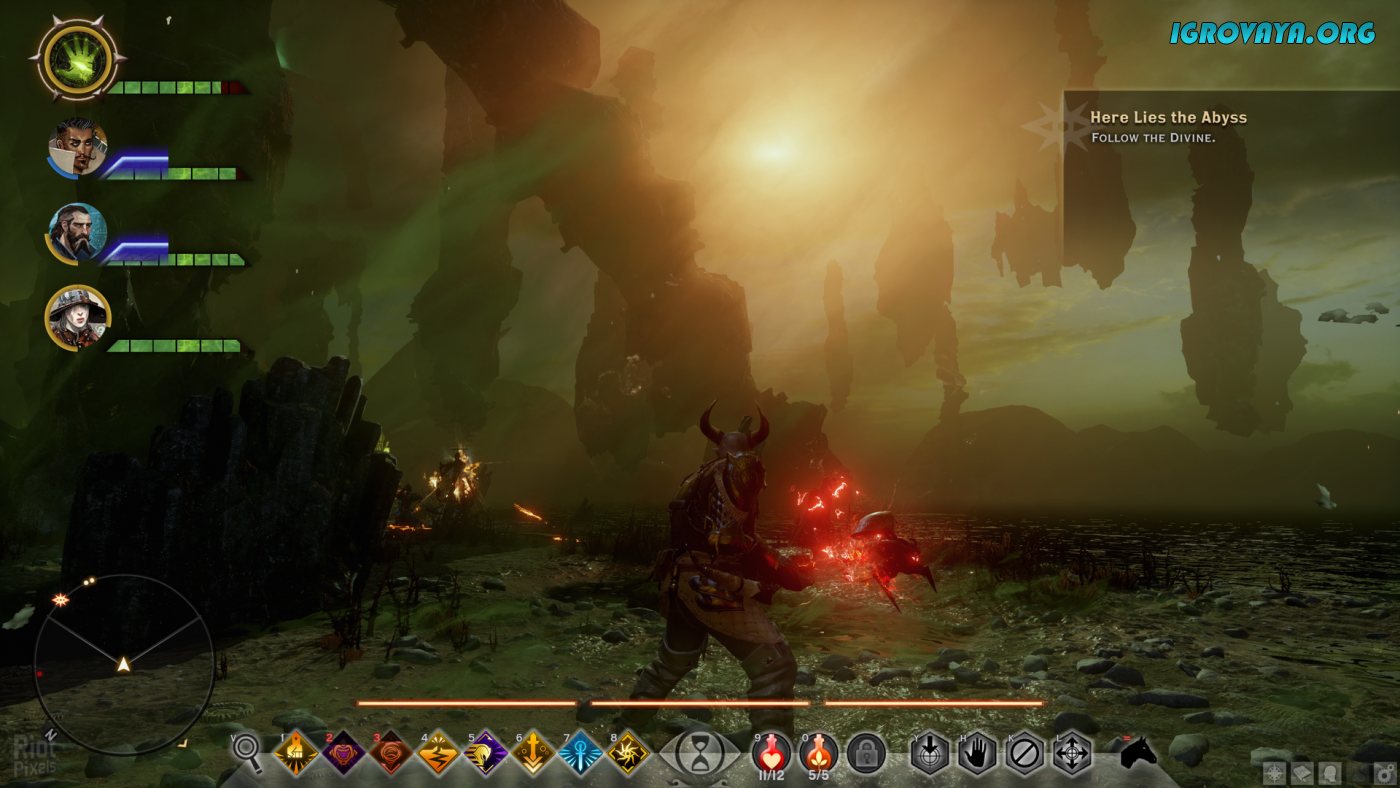Activate the downward sword ability

533,753
